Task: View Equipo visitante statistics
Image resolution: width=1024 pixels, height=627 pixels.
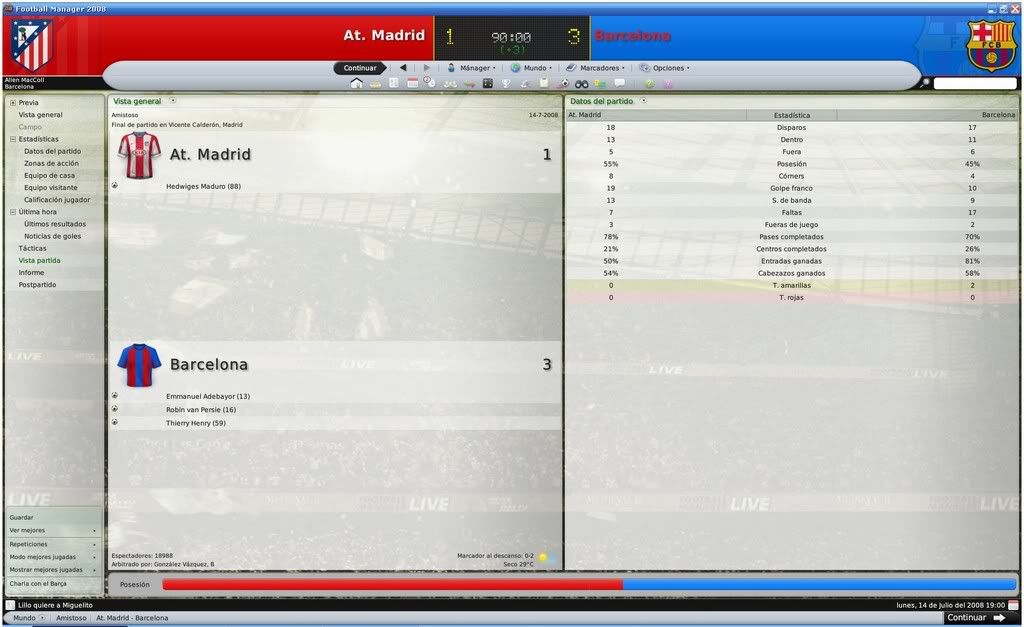Action: 50,187
